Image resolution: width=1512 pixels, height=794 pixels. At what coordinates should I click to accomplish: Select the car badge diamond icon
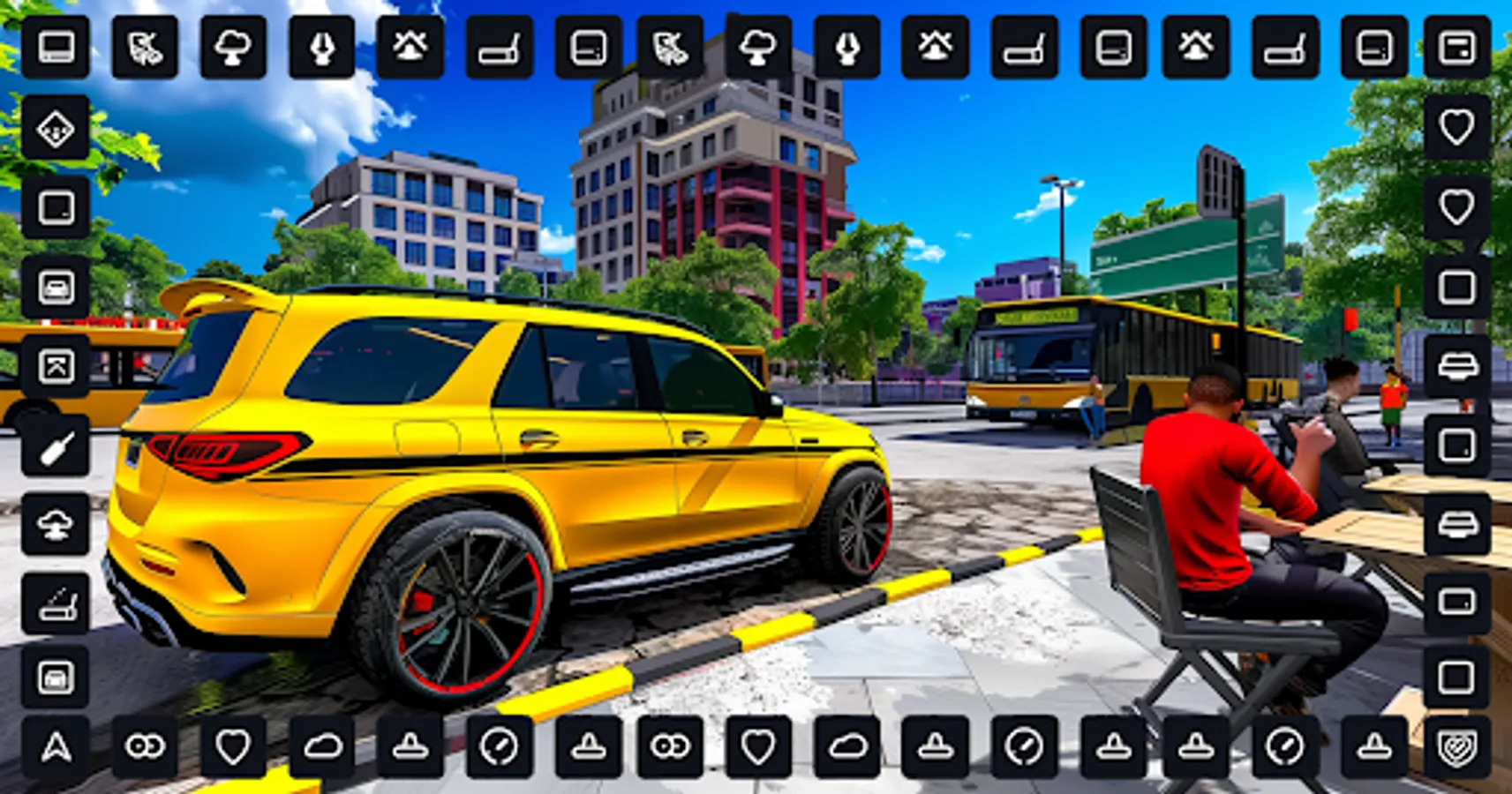pyautogui.click(x=55, y=130)
